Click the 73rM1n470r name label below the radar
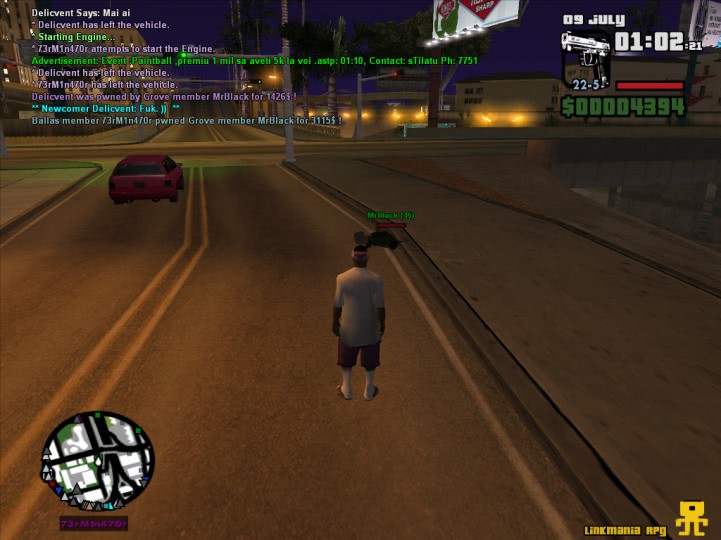 point(93,523)
